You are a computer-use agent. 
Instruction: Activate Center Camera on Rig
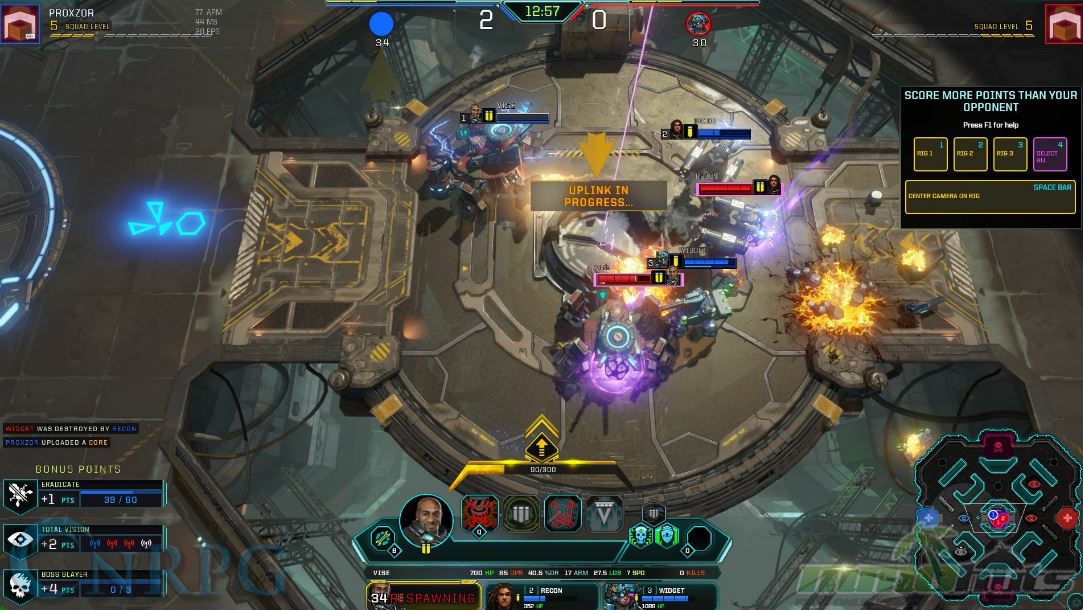point(989,197)
